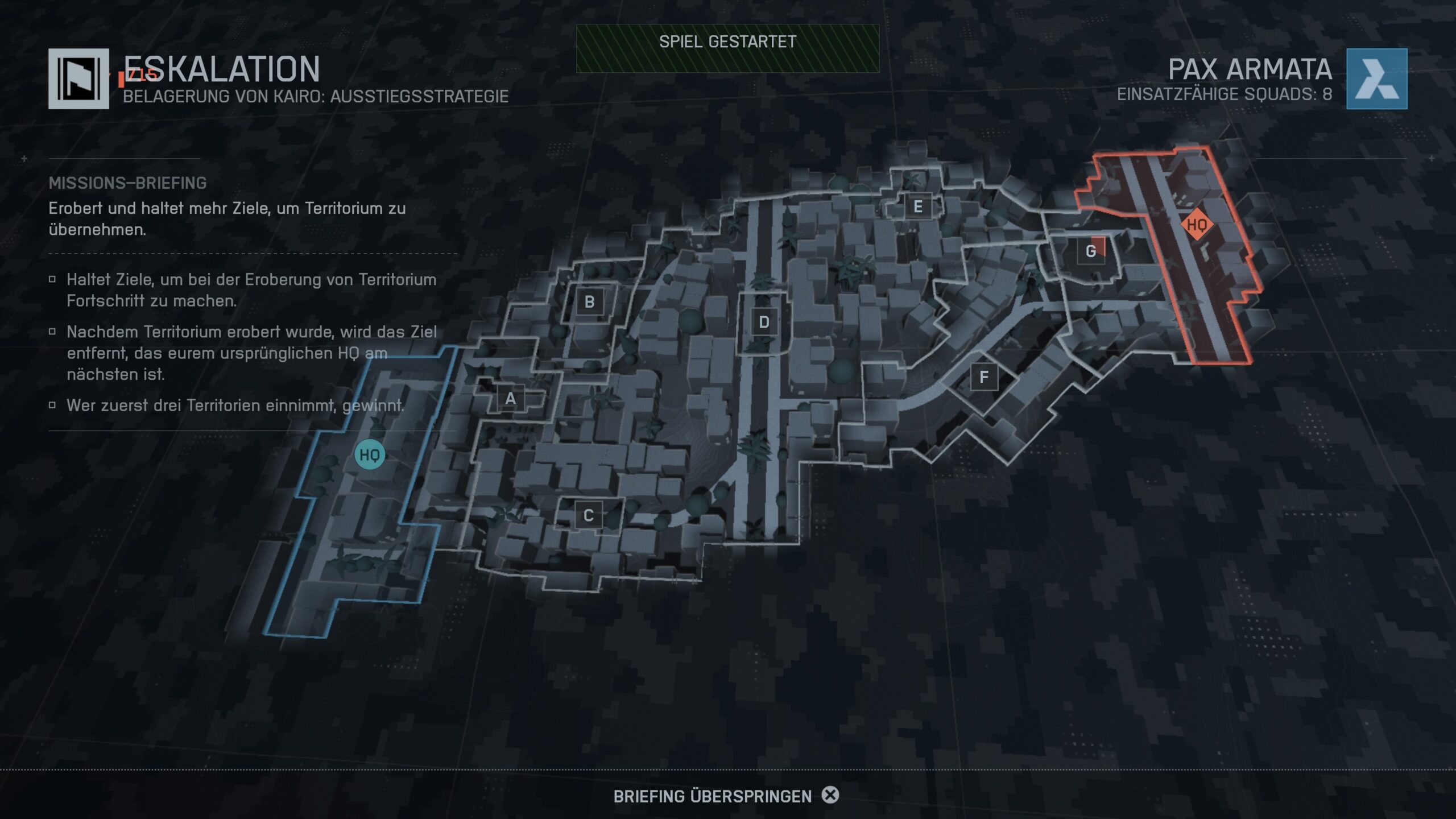Select the orange enemy HQ marker
The width and height of the screenshot is (1456, 819).
[1197, 225]
